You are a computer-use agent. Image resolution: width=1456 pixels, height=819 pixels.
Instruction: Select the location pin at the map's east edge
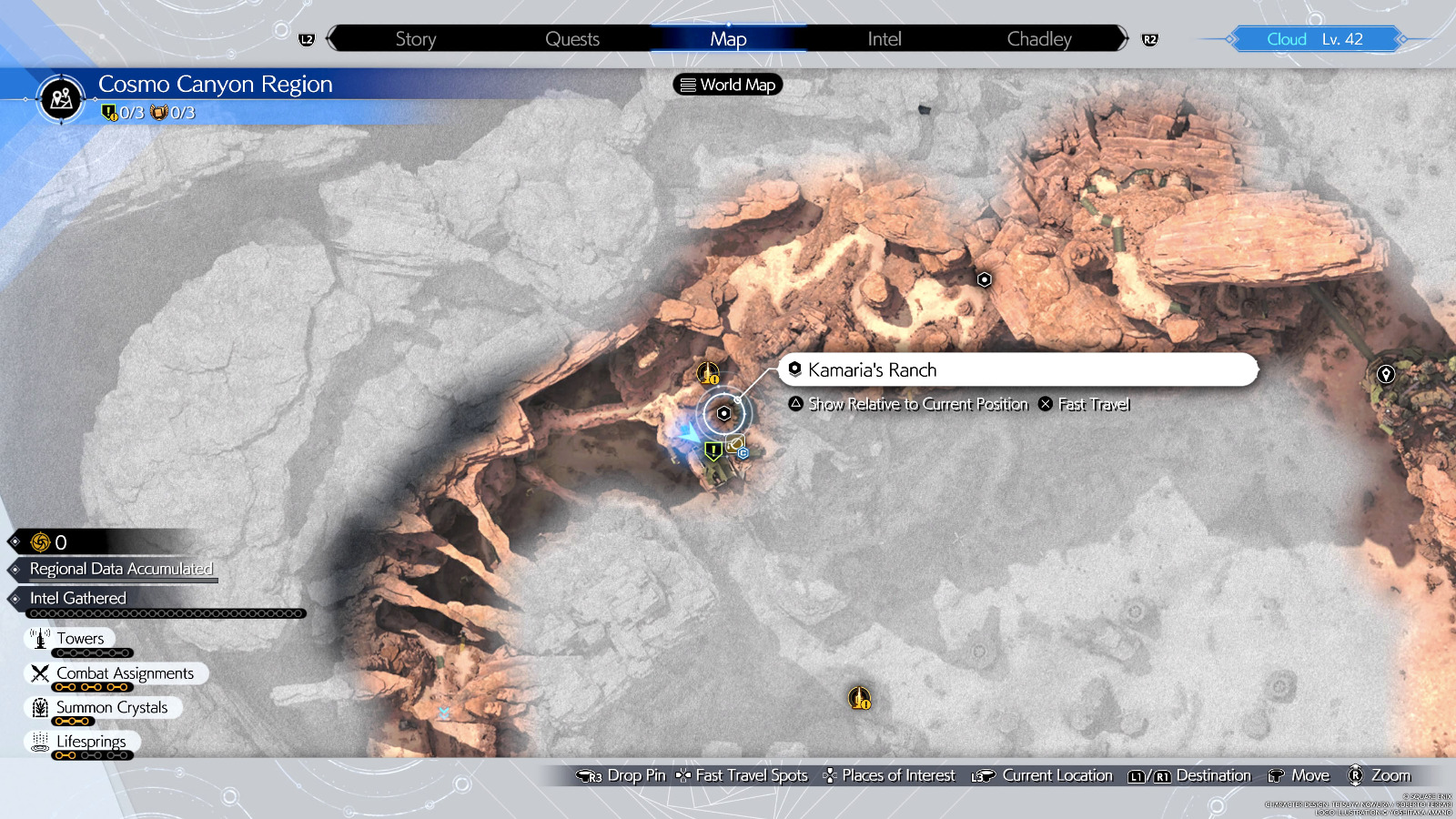tap(1386, 374)
